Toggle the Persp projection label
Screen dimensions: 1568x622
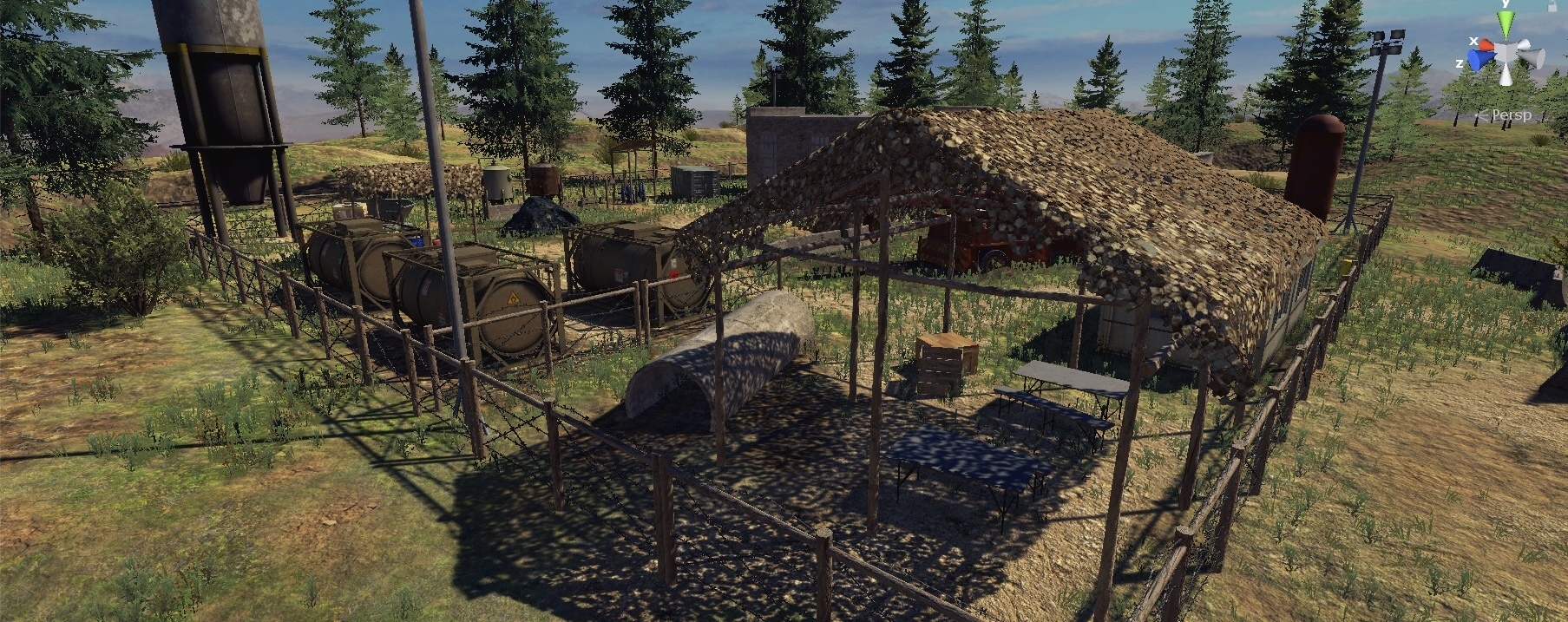coord(1511,115)
